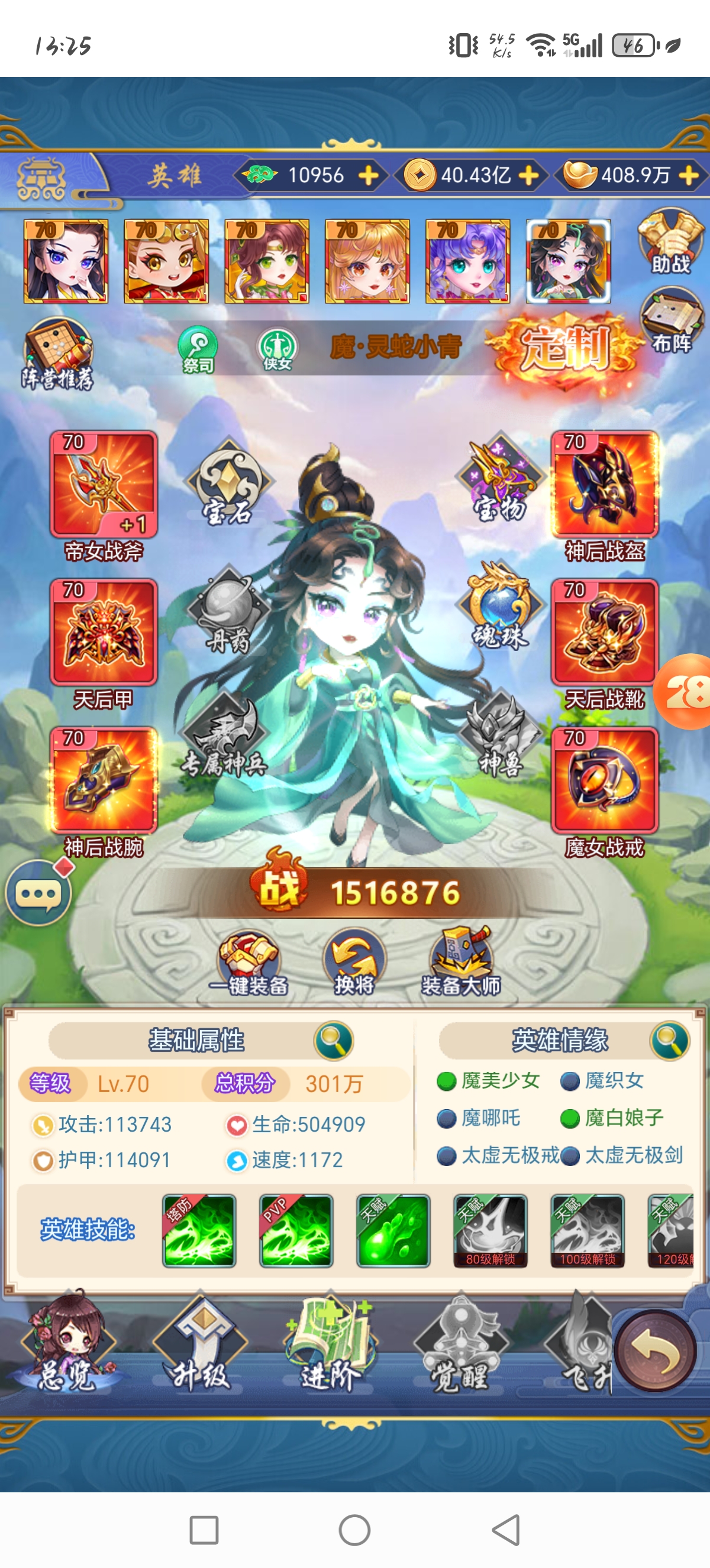Use 一键装备 one-tap equip
This screenshot has height=1568, width=710.
pyautogui.click(x=248, y=963)
